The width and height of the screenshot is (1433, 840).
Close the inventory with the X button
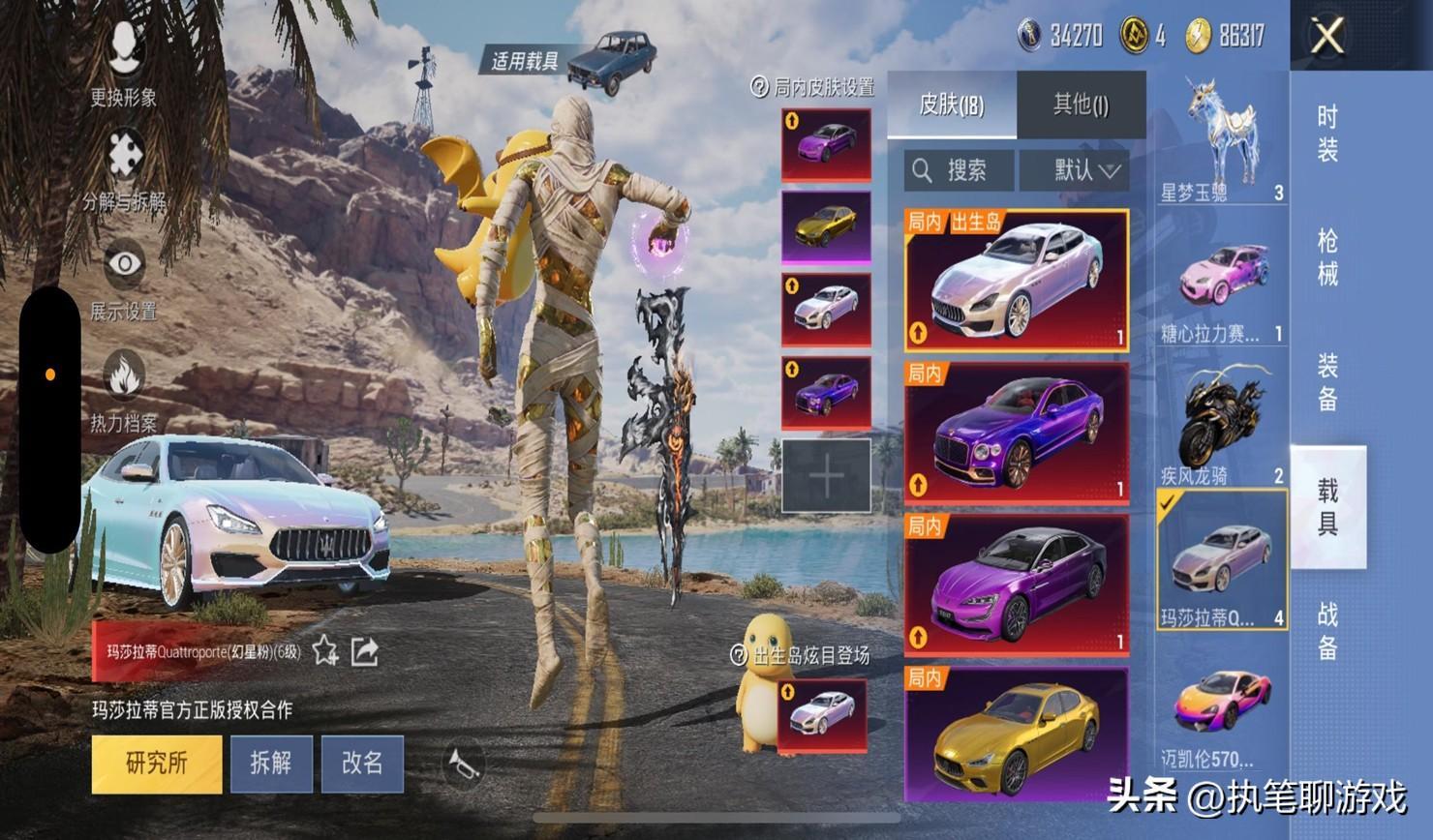coord(1326,37)
